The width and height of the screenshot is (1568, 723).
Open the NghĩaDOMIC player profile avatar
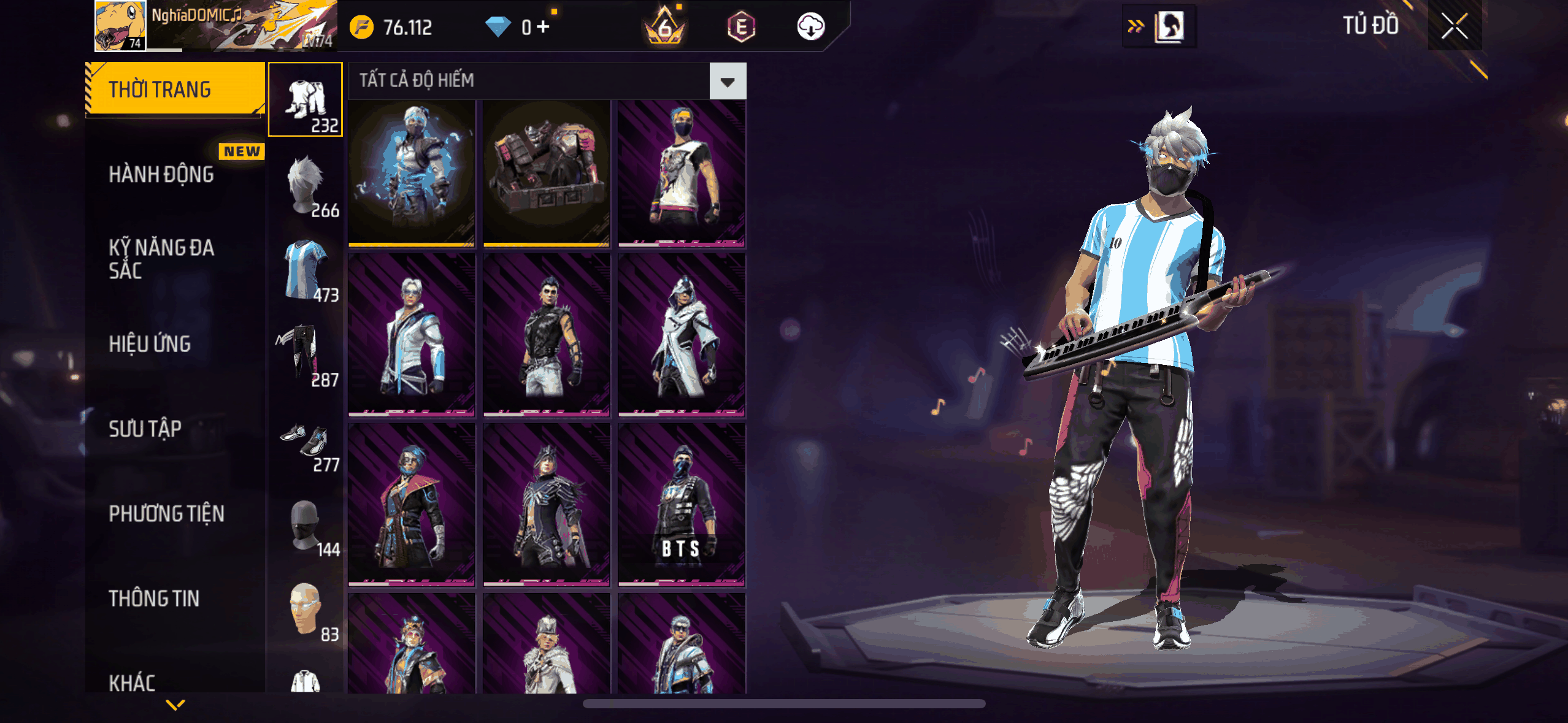(120, 26)
